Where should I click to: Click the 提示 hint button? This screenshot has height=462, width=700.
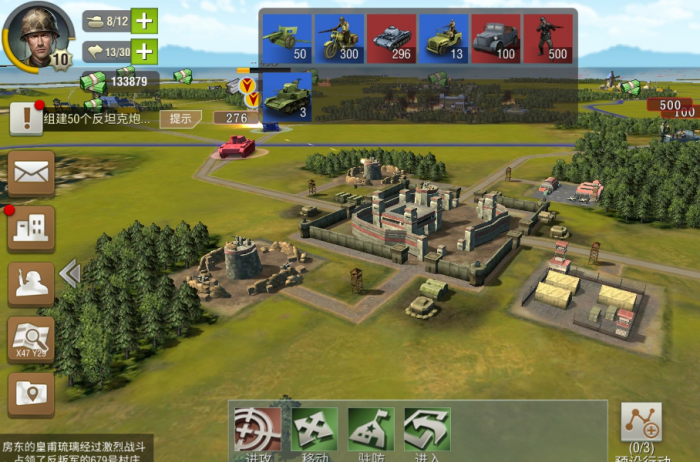[180, 118]
